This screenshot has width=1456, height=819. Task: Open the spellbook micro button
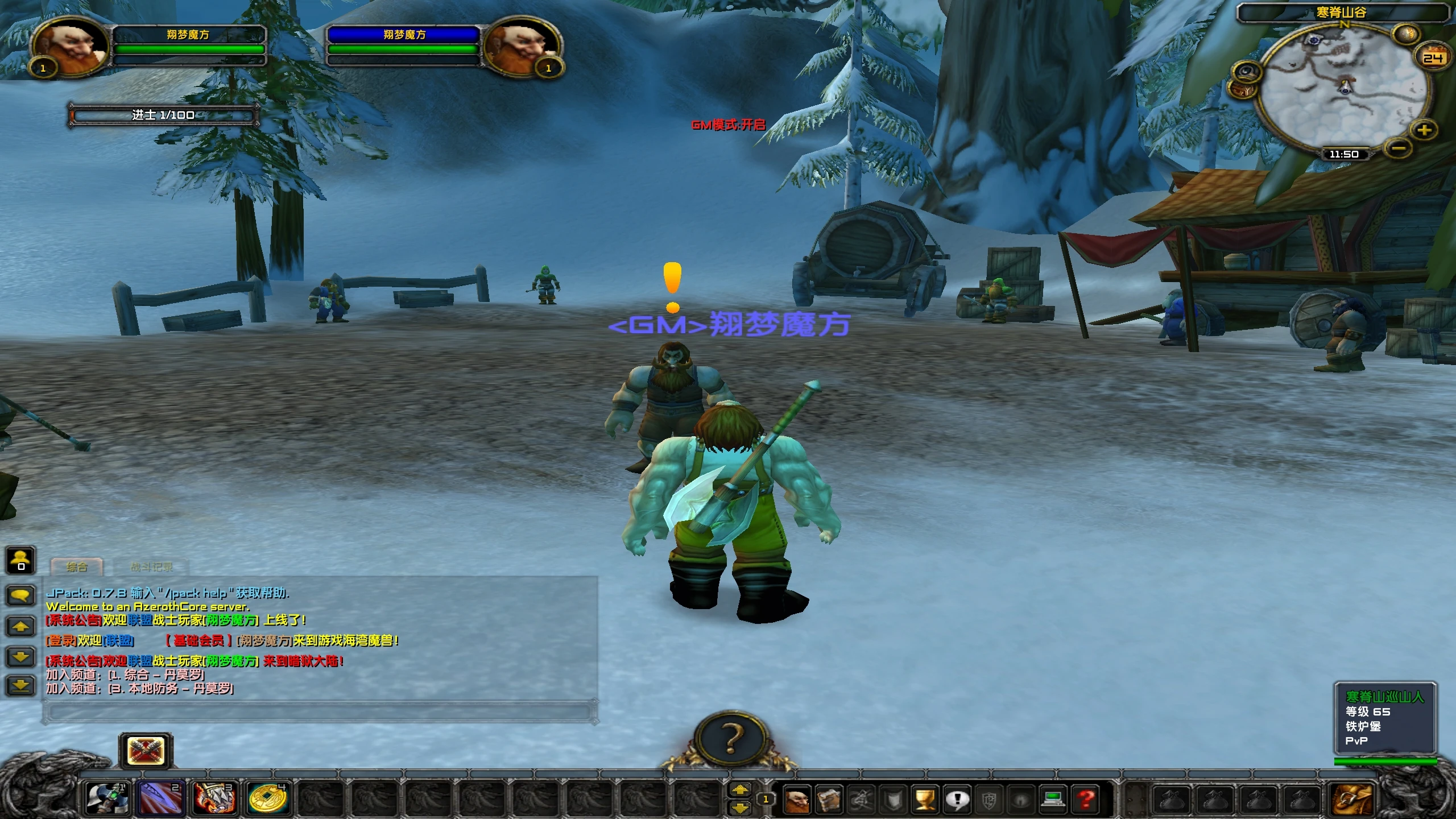(829, 800)
